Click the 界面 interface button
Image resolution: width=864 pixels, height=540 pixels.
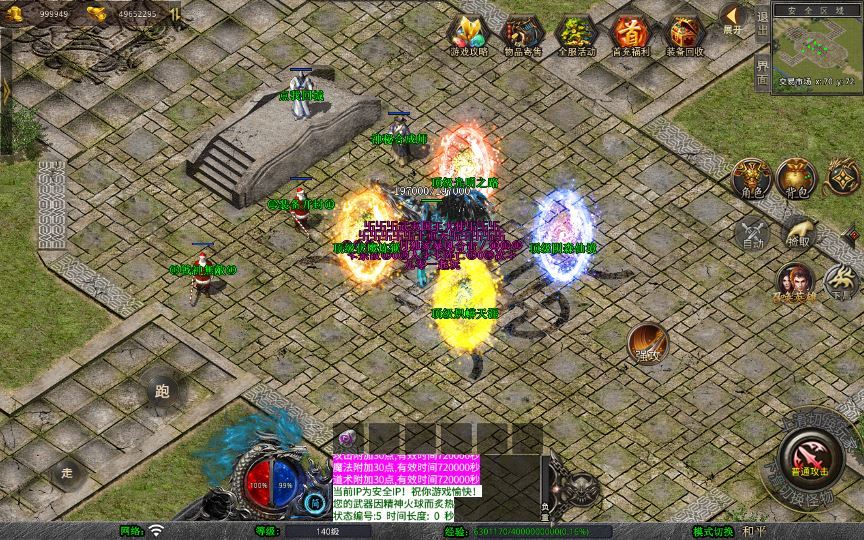click(x=763, y=73)
